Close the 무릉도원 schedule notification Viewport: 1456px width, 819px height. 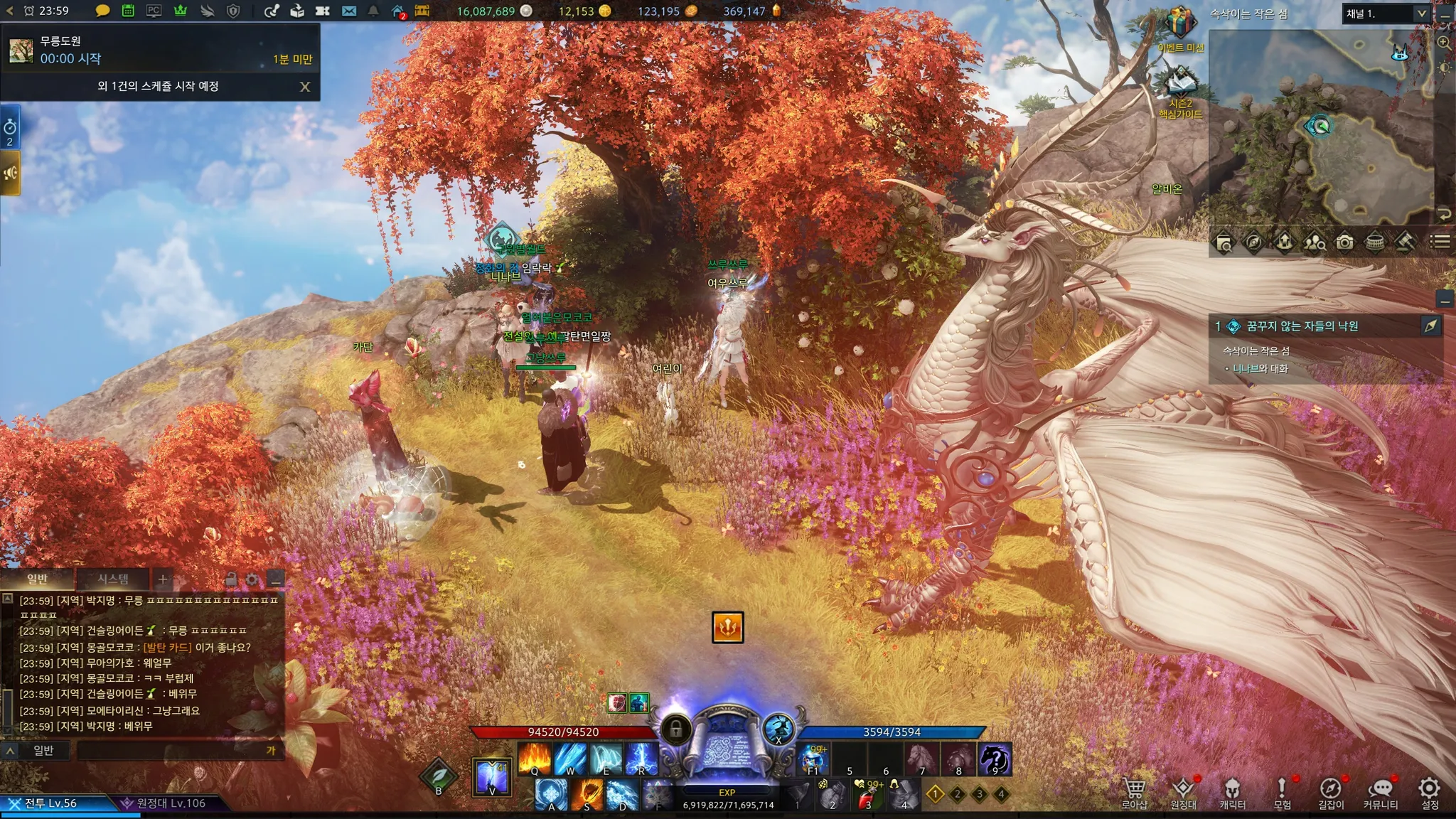[305, 87]
